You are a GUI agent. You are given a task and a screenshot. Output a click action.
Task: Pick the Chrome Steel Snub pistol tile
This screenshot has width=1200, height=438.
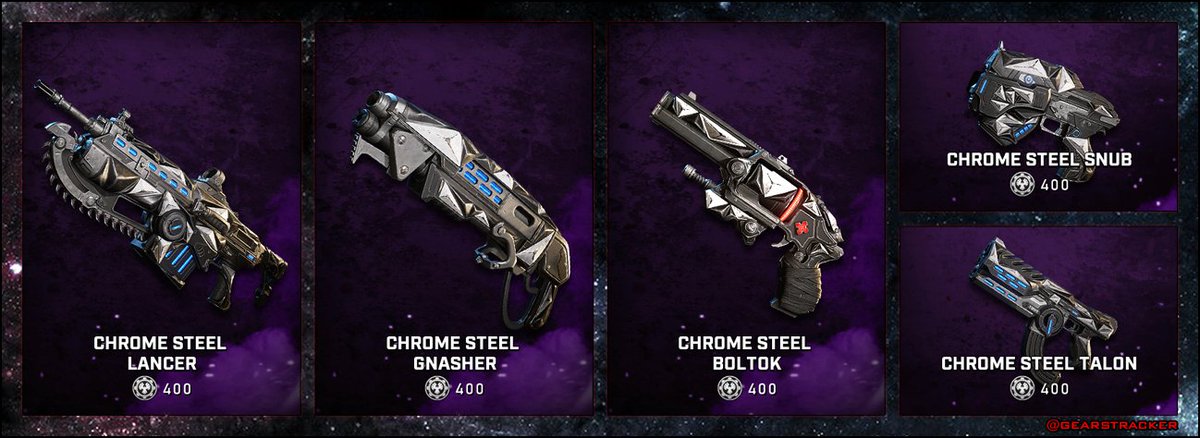[x=1038, y=116]
